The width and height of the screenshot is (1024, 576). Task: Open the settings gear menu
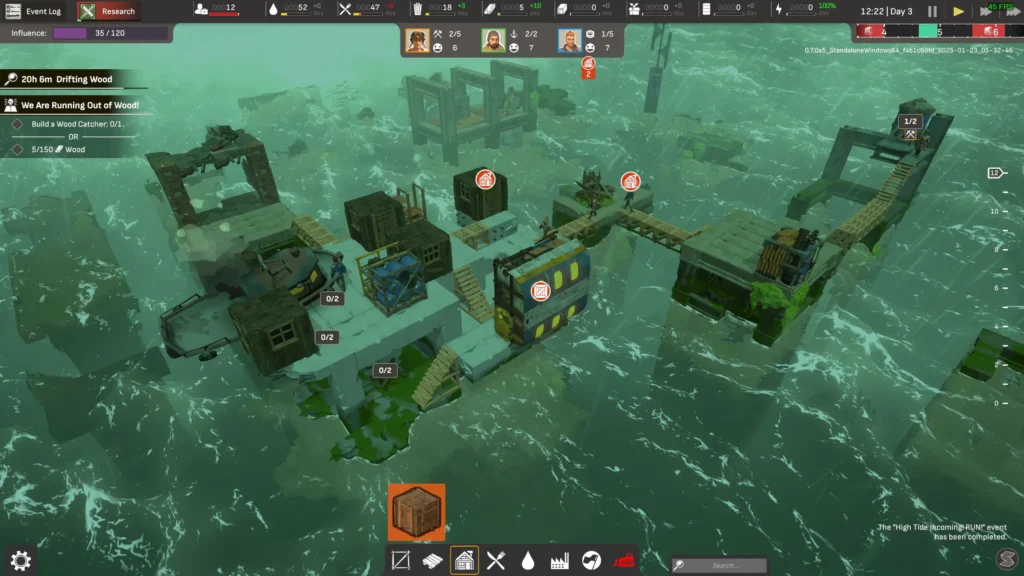(x=21, y=559)
